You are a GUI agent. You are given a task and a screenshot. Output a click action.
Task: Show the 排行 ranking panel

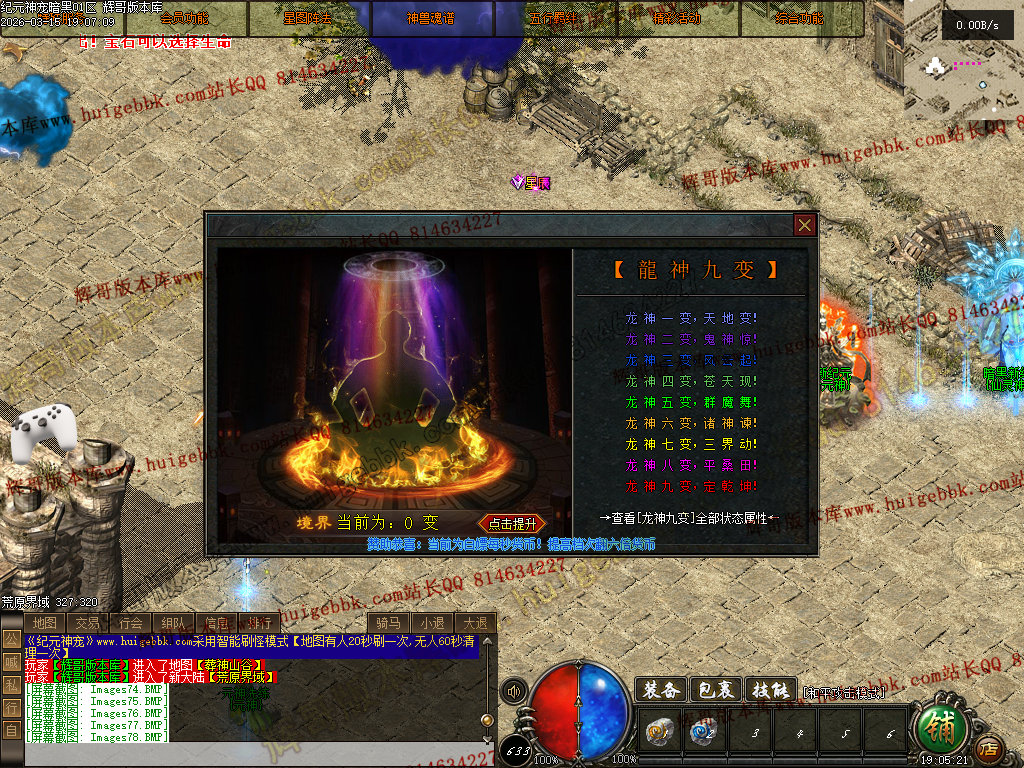click(258, 623)
